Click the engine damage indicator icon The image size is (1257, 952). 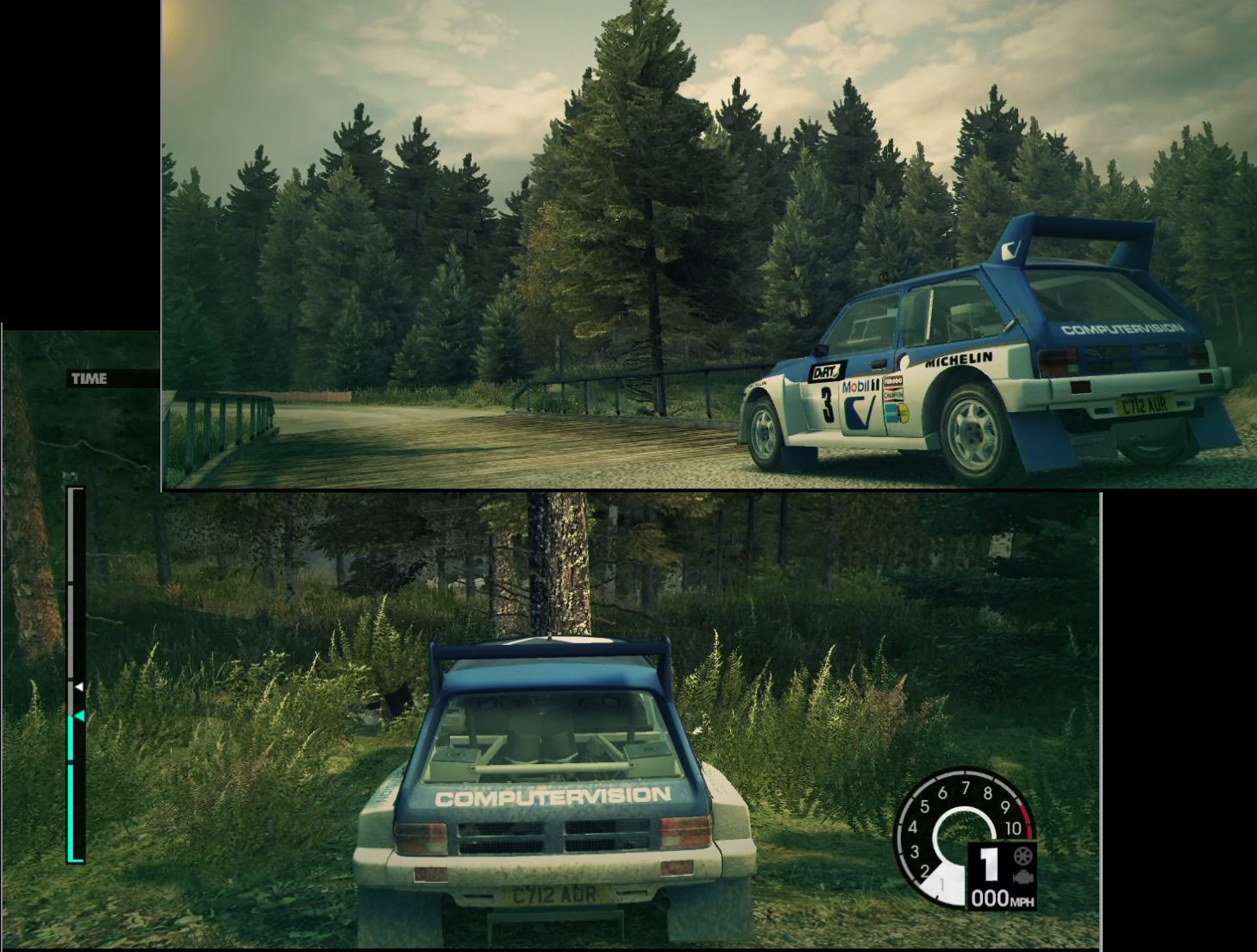(x=1022, y=876)
